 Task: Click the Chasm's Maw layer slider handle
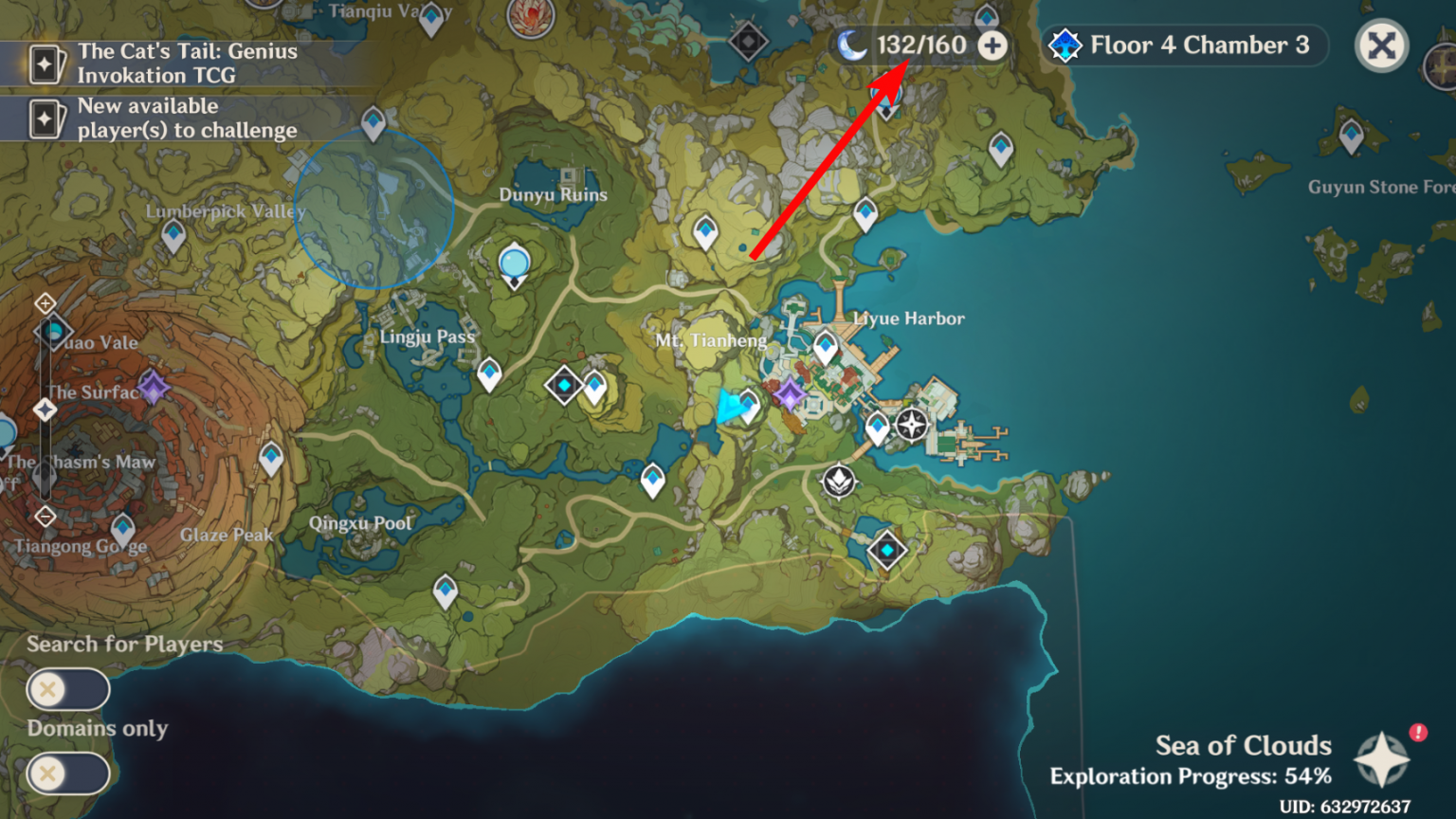[x=45, y=410]
